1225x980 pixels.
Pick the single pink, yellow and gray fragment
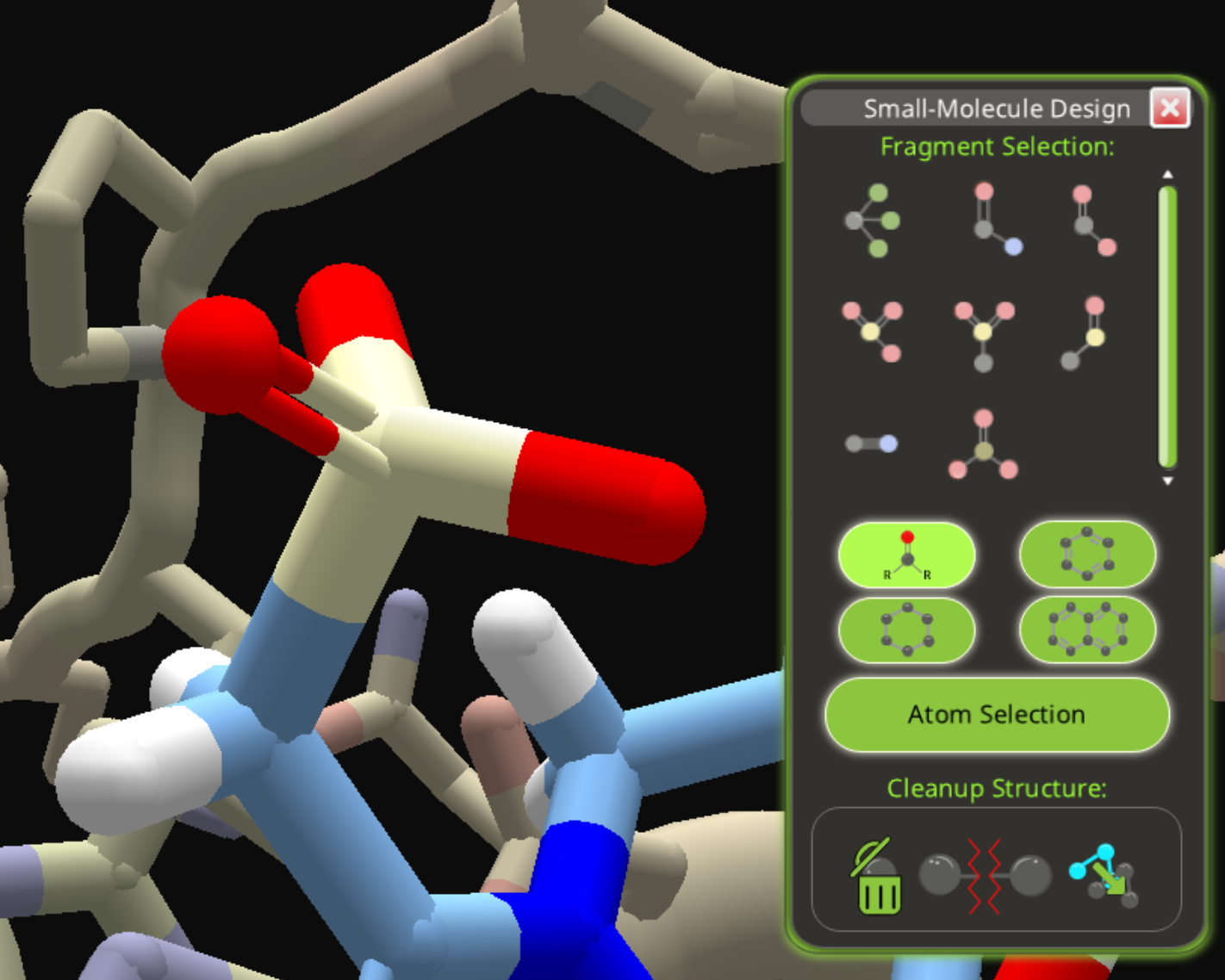tap(1084, 333)
